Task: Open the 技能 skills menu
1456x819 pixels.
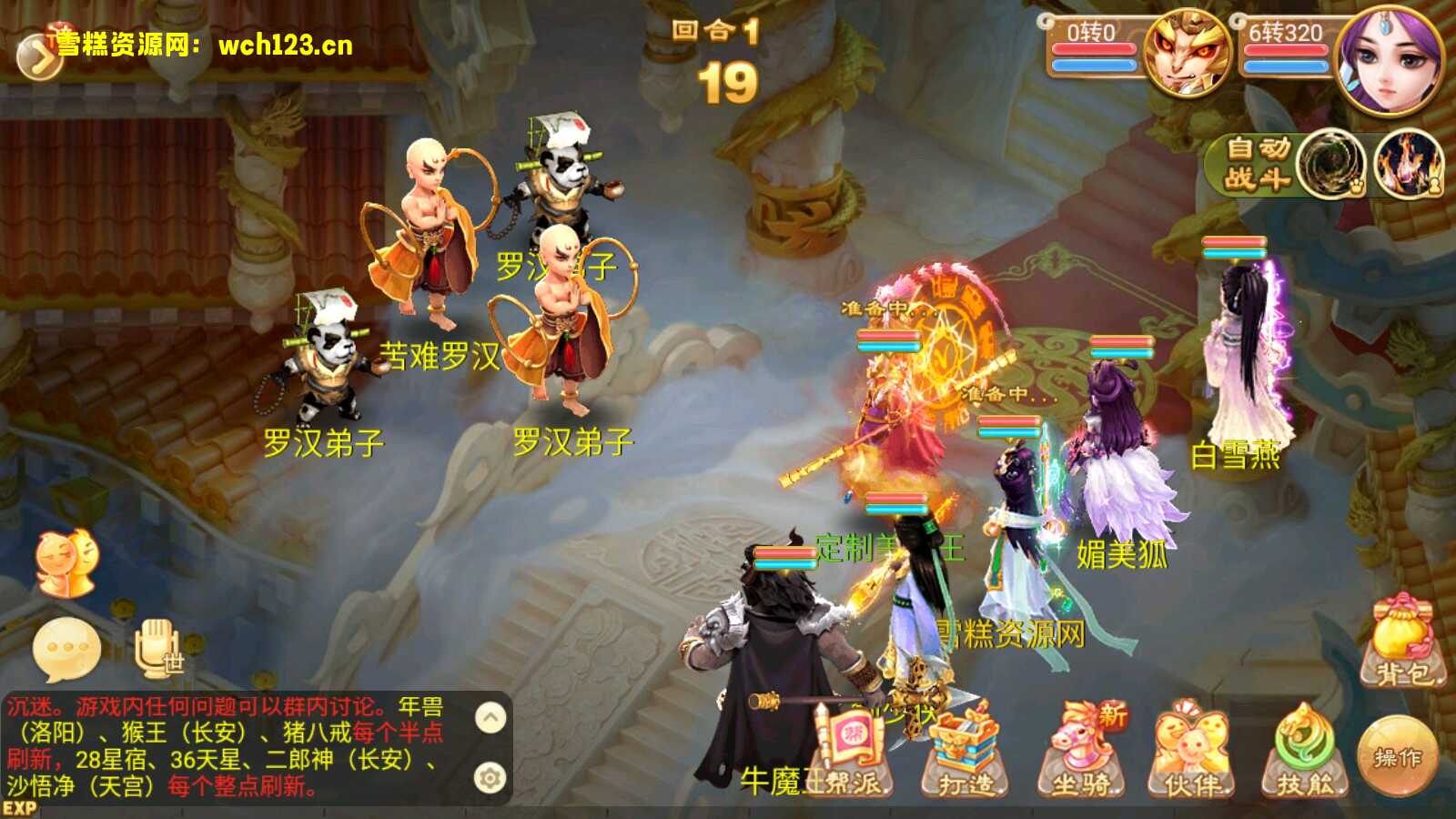Action: coord(1305,752)
